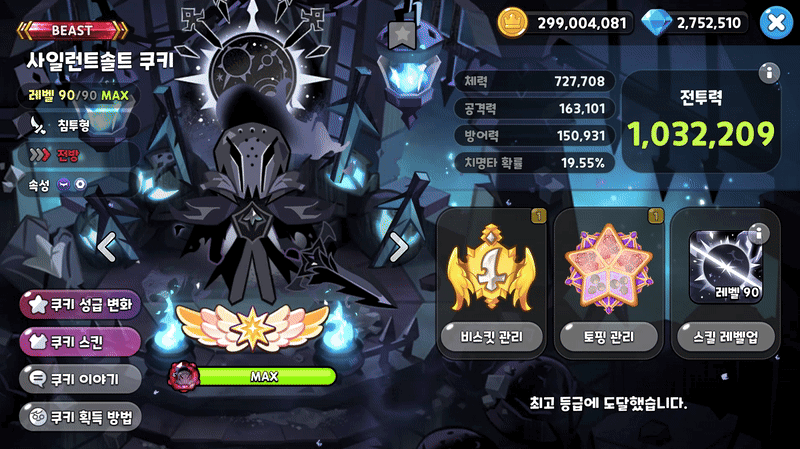800x449 pixels.
Task: Open the 쿠키 스킨 menu
Action: tap(80, 342)
